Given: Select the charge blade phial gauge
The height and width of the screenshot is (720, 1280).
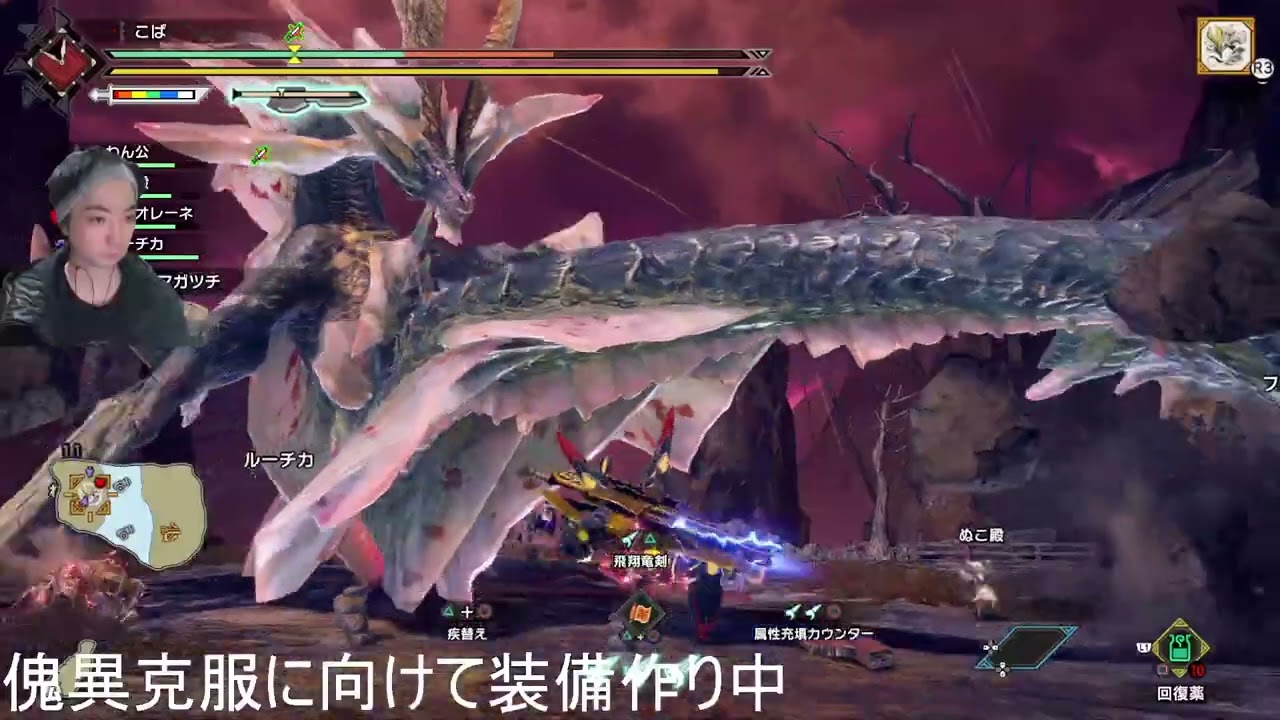Looking at the screenshot, I should click(x=299, y=97).
